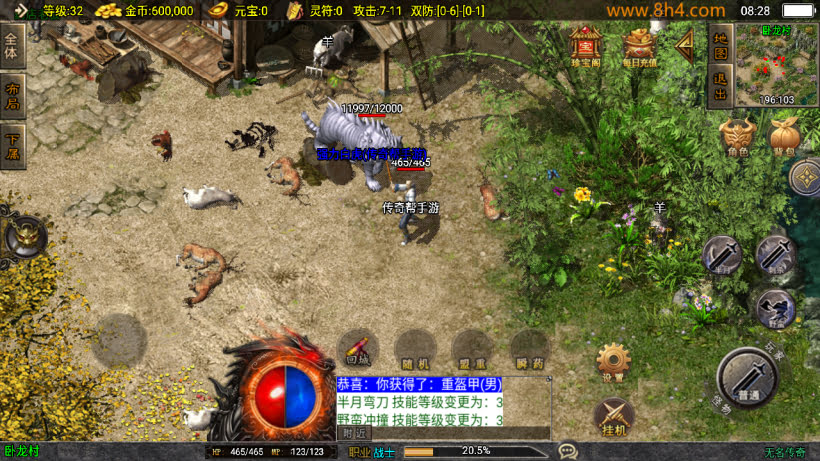Activate the 野蛮 charge skill
The height and width of the screenshot is (461, 820).
click(x=775, y=308)
